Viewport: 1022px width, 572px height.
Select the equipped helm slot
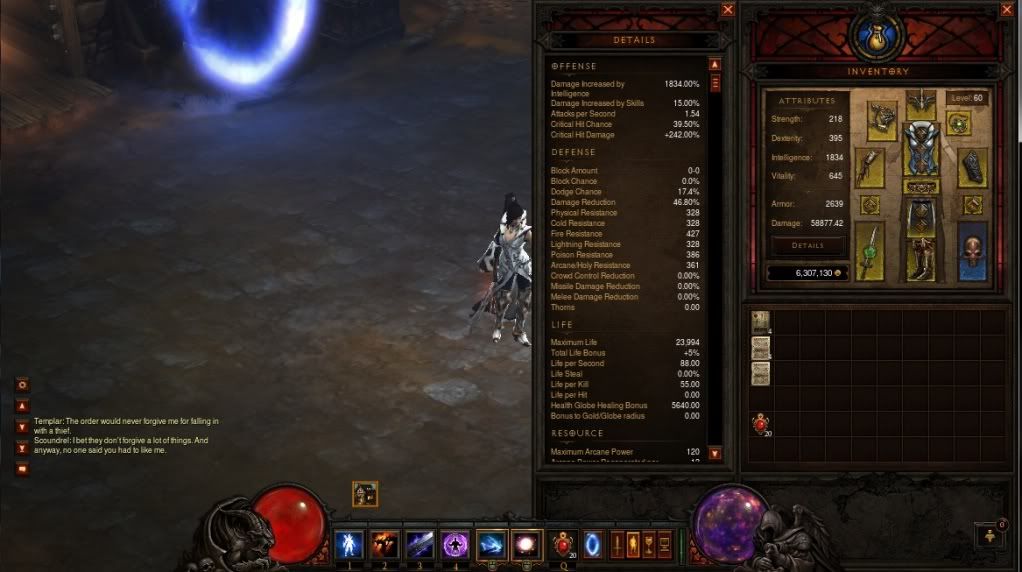click(x=920, y=102)
